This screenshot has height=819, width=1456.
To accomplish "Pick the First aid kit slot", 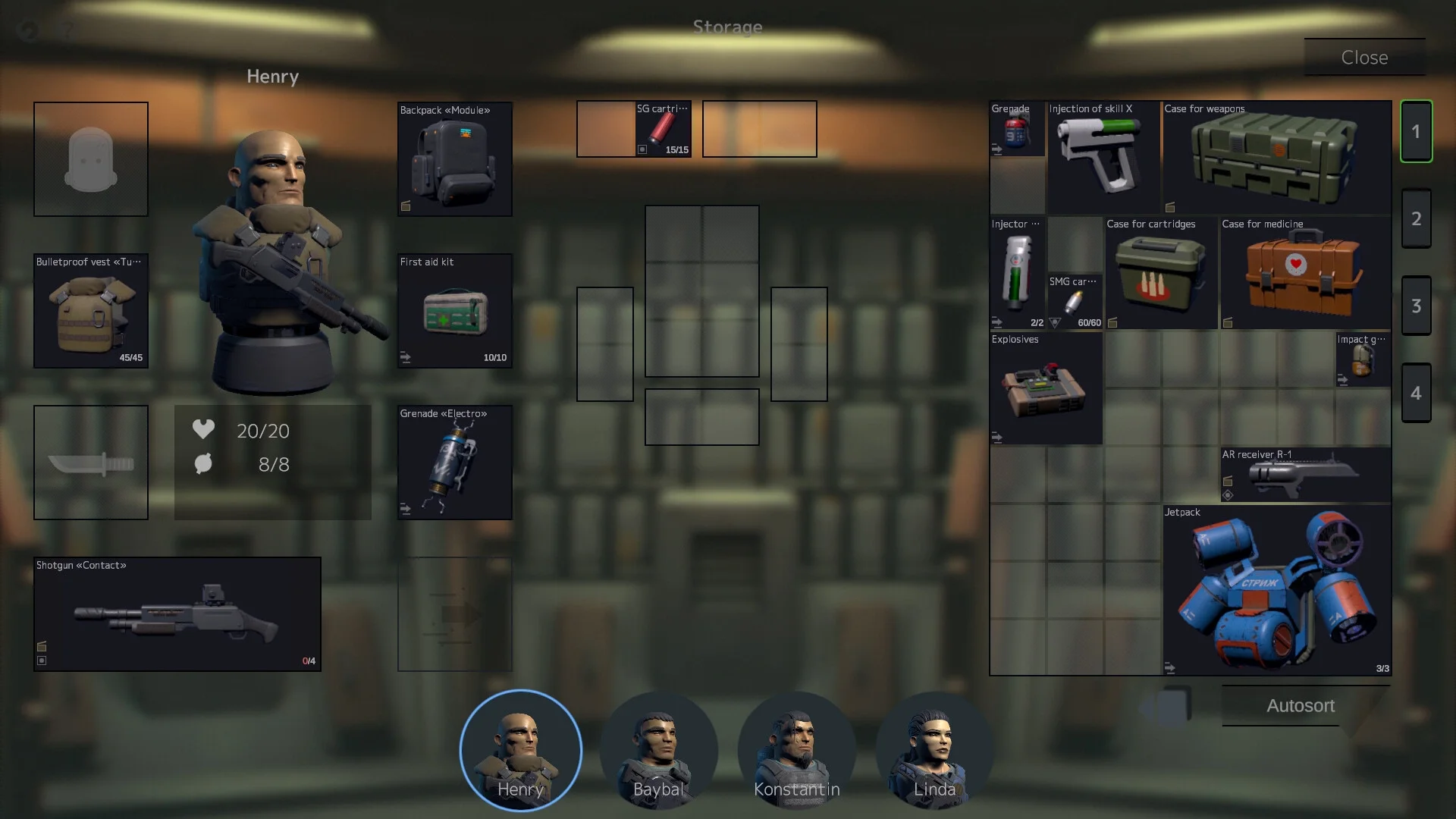I will [455, 311].
